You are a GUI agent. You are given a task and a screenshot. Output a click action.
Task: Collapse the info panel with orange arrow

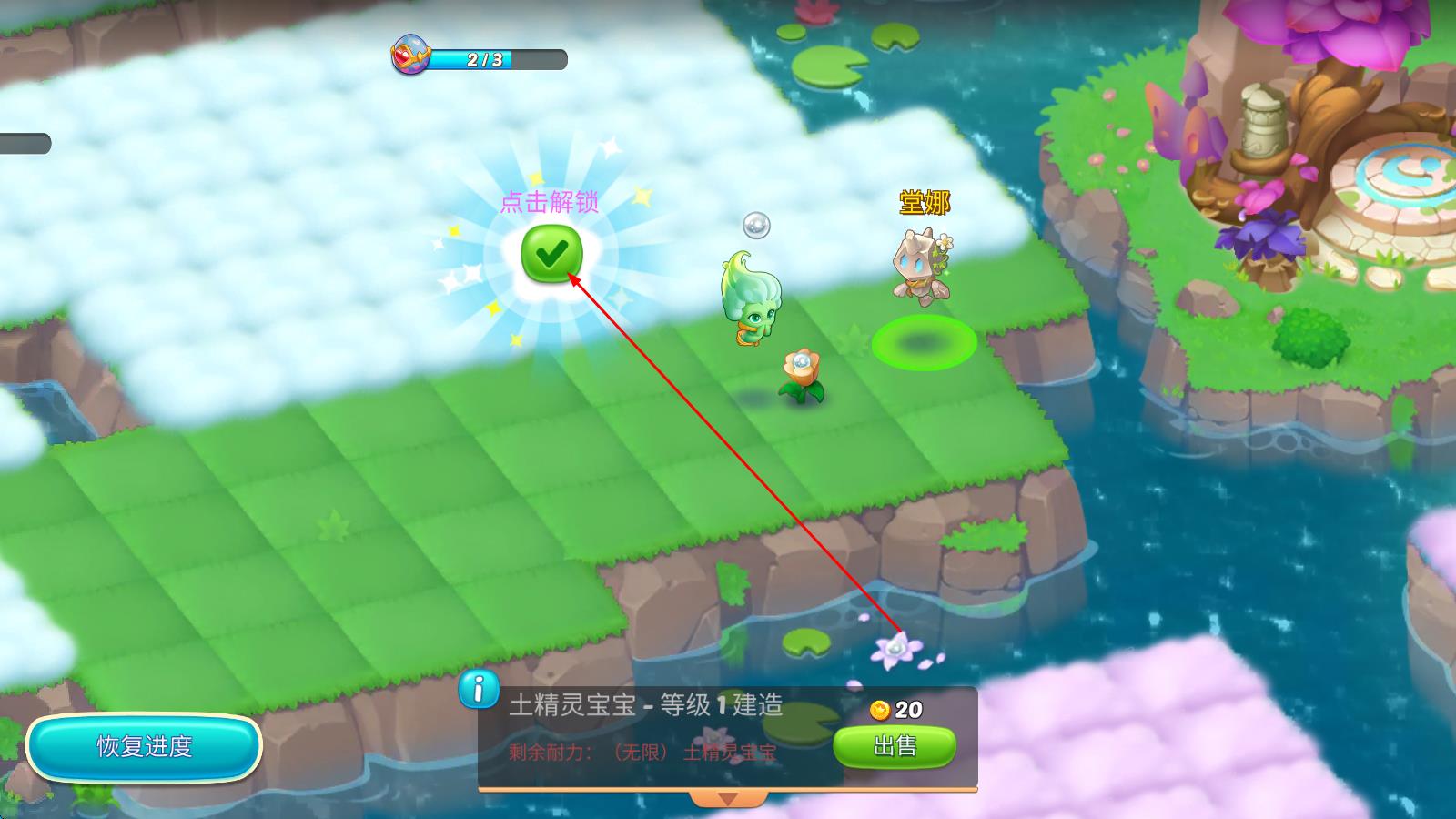(x=727, y=798)
